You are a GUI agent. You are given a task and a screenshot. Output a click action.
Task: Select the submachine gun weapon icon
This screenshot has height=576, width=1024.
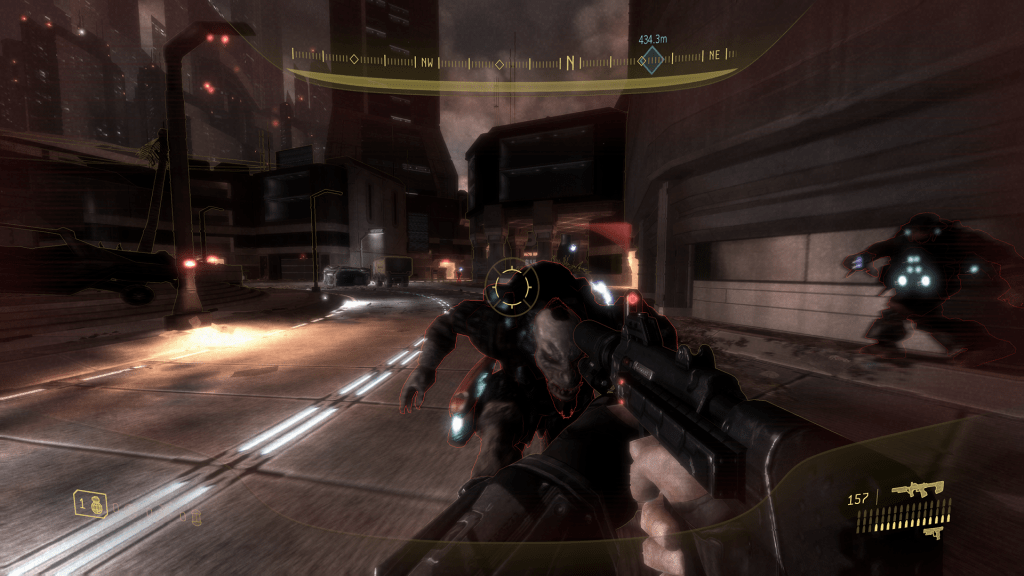[x=919, y=490]
